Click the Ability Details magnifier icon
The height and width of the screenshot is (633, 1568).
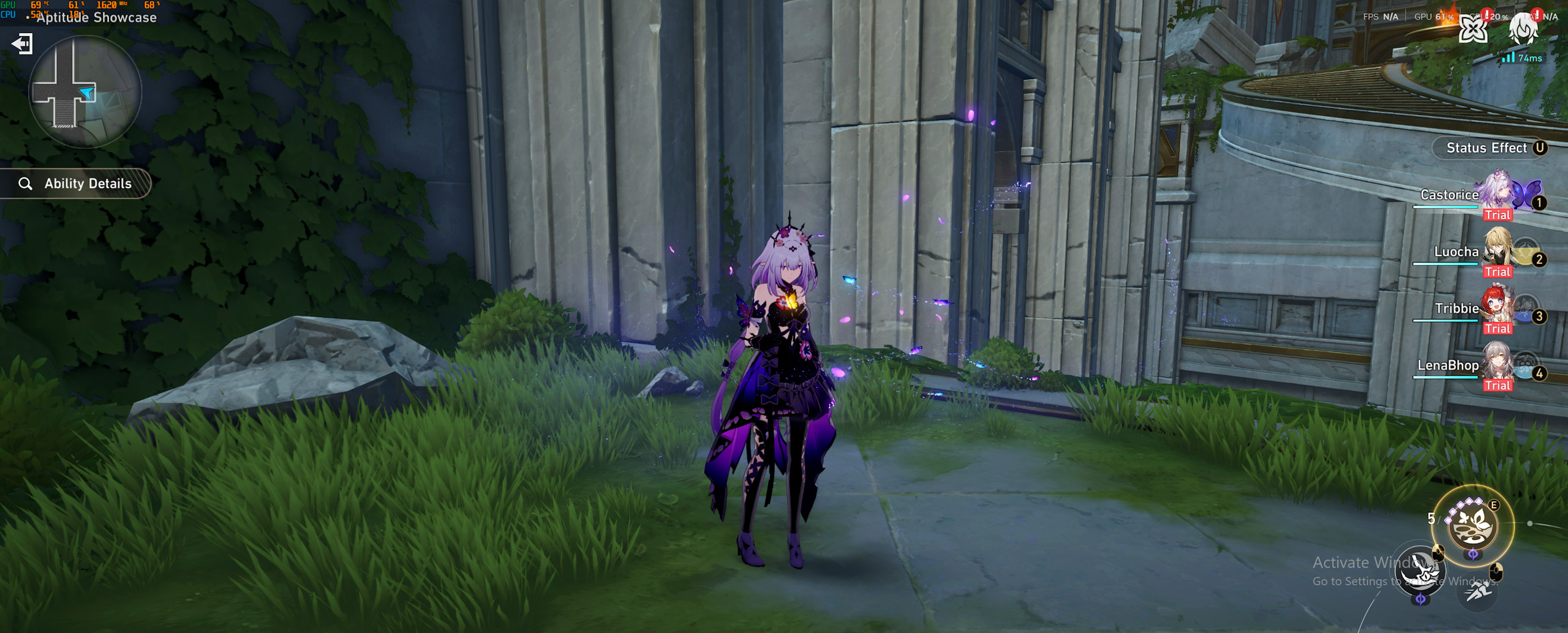click(26, 183)
